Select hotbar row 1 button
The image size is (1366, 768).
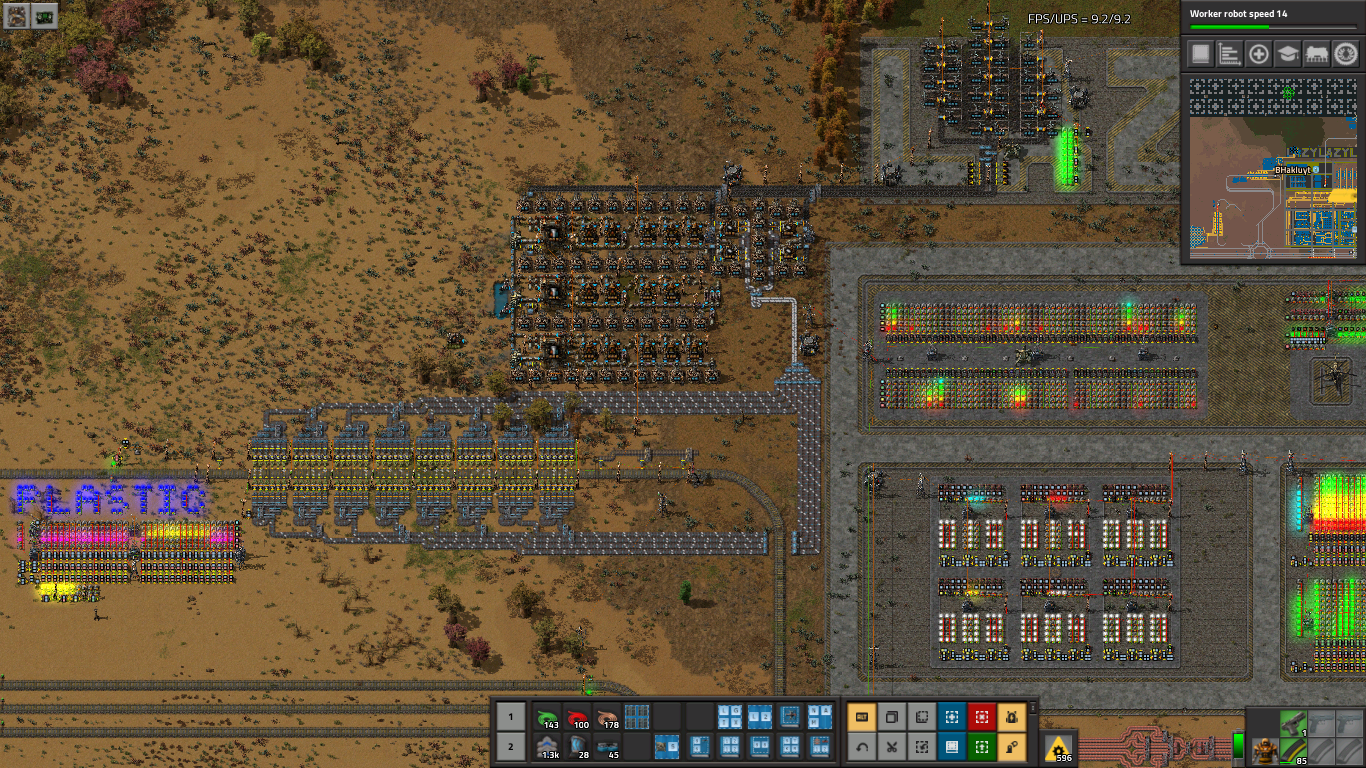point(510,717)
